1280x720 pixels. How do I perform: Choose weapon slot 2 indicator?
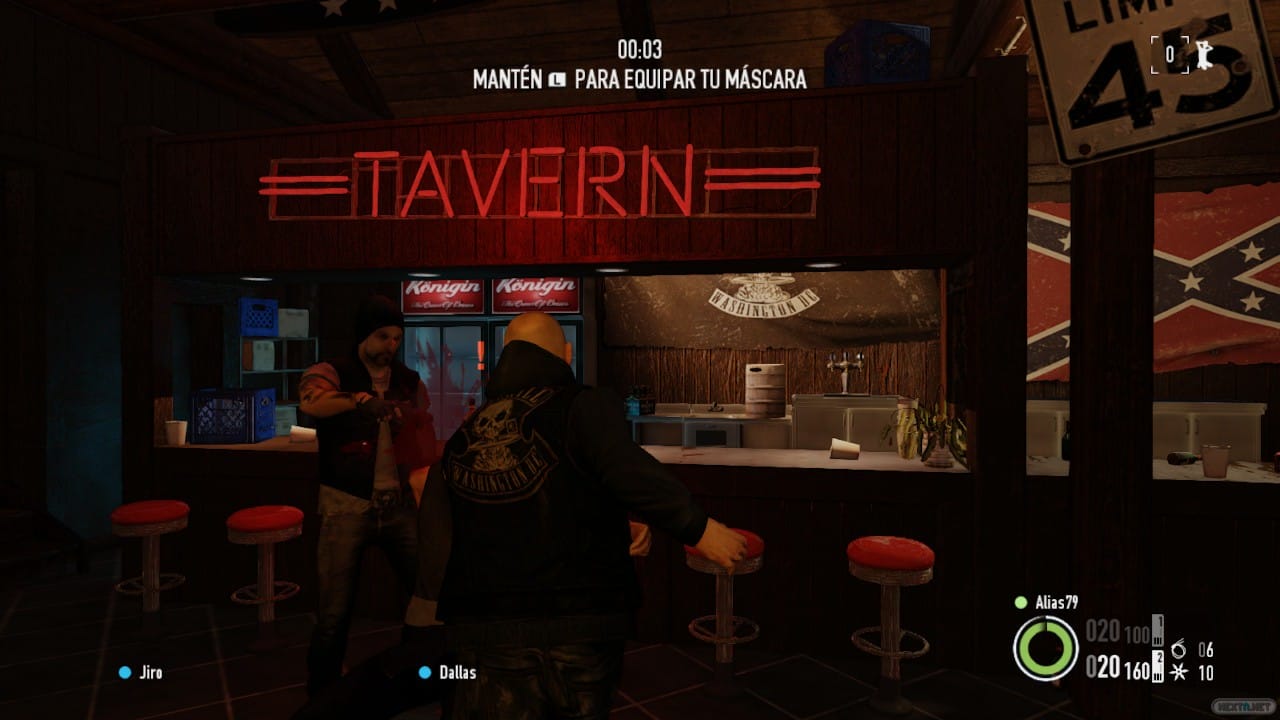click(x=1158, y=663)
